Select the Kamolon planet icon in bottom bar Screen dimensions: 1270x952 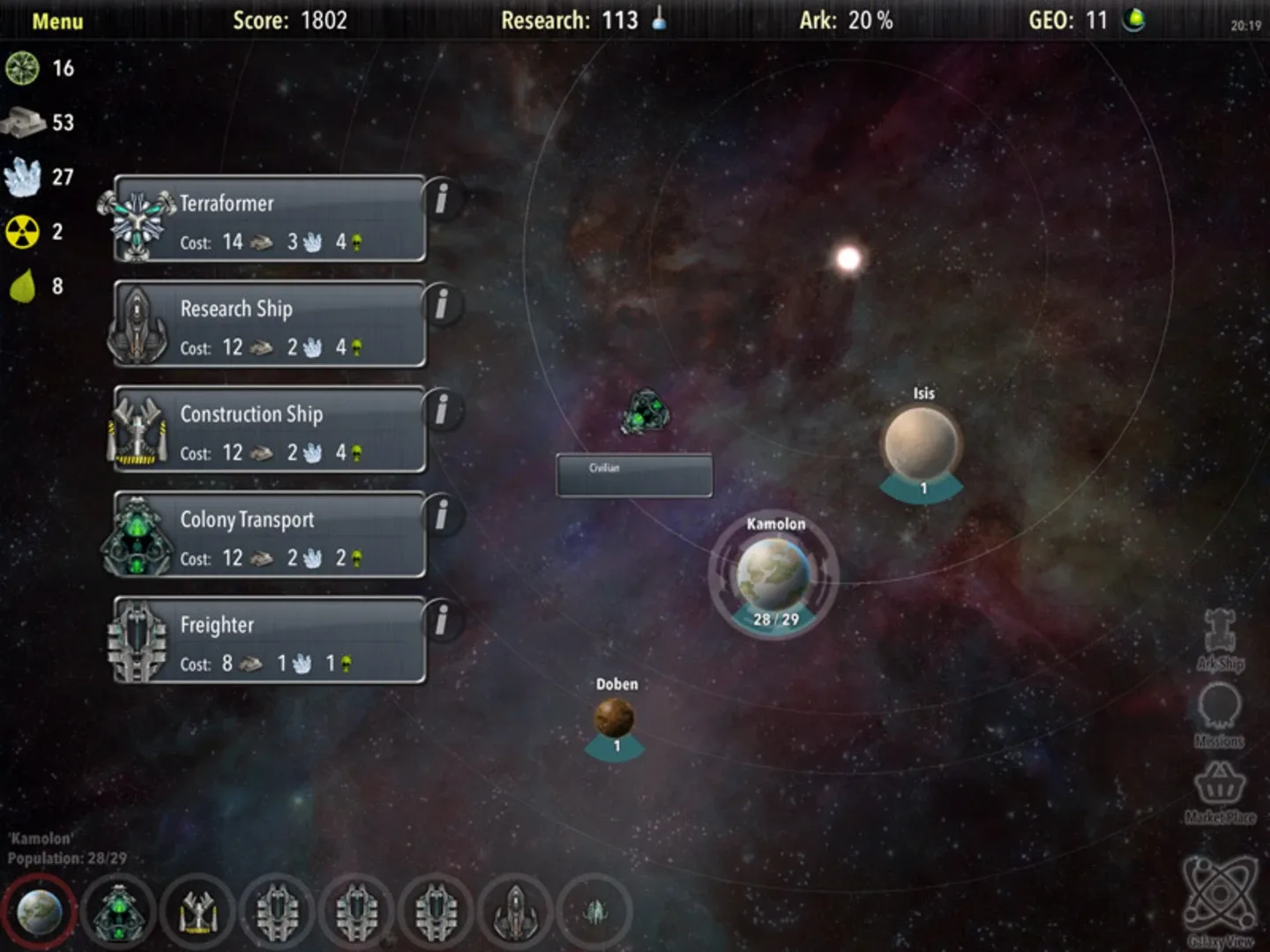[x=40, y=911]
